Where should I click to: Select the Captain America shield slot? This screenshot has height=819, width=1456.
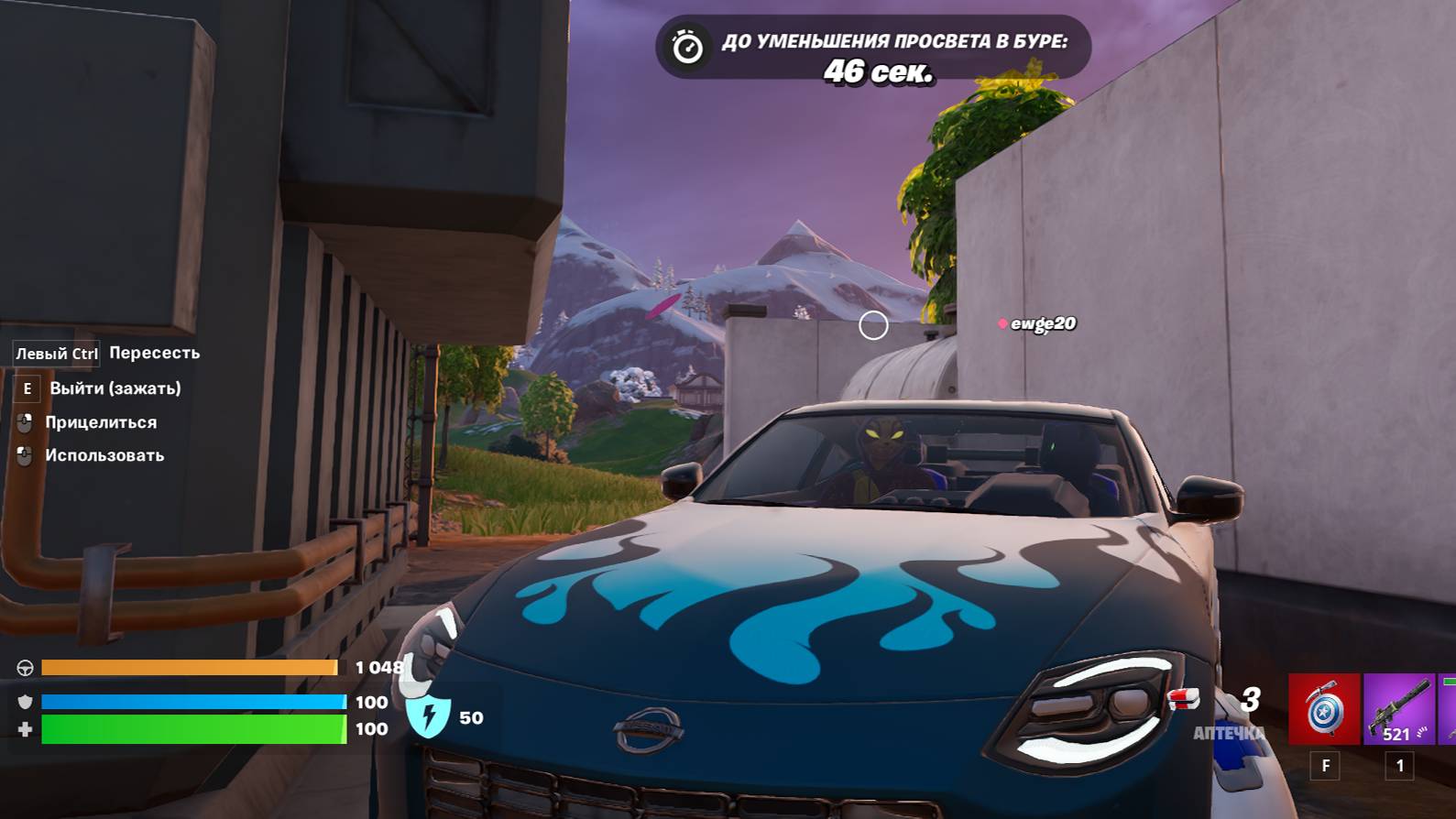(x=1324, y=709)
